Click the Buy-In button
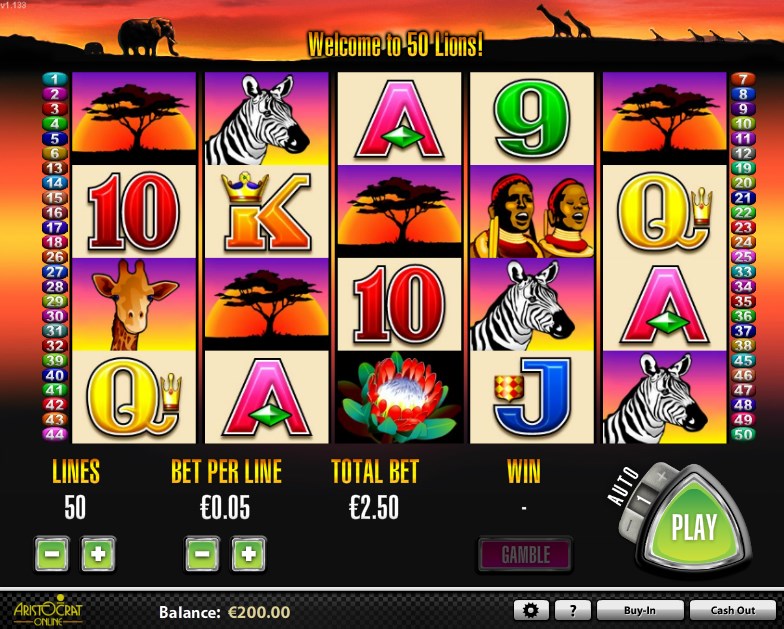This screenshot has width=784, height=629. tap(639, 610)
